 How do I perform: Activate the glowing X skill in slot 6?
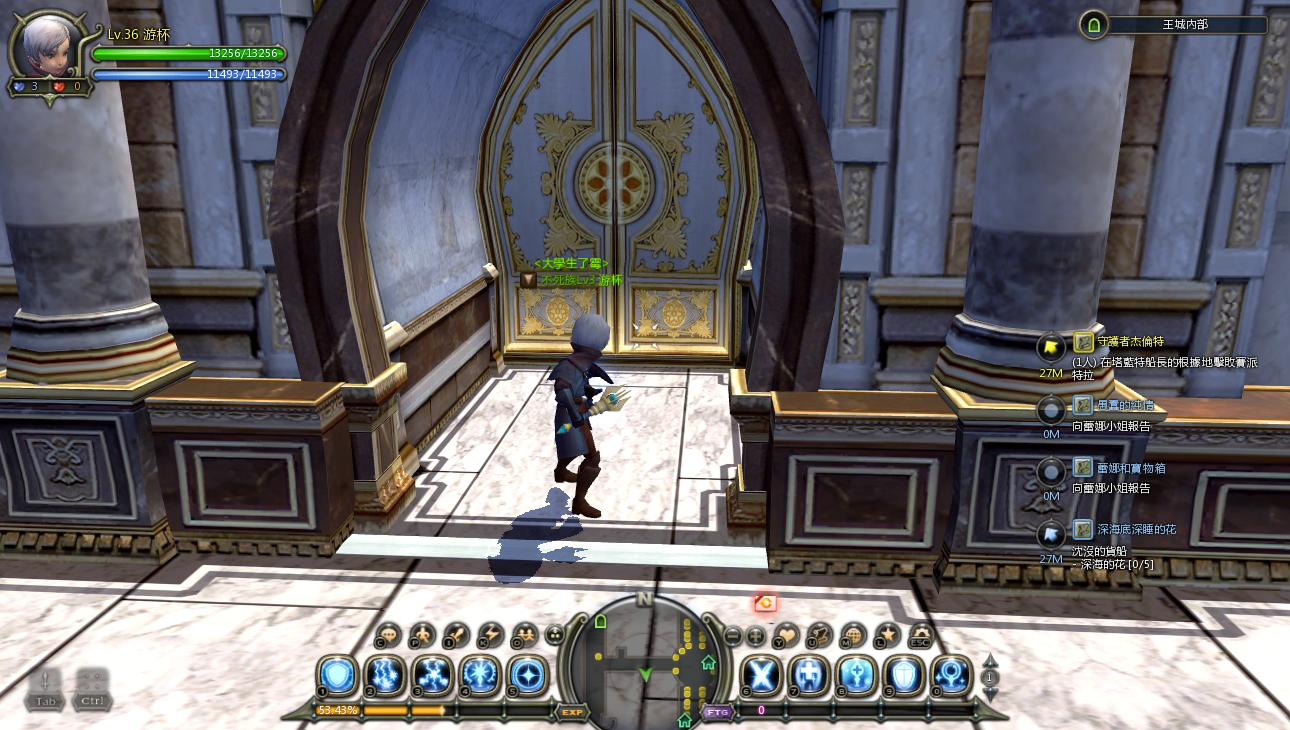pos(761,675)
